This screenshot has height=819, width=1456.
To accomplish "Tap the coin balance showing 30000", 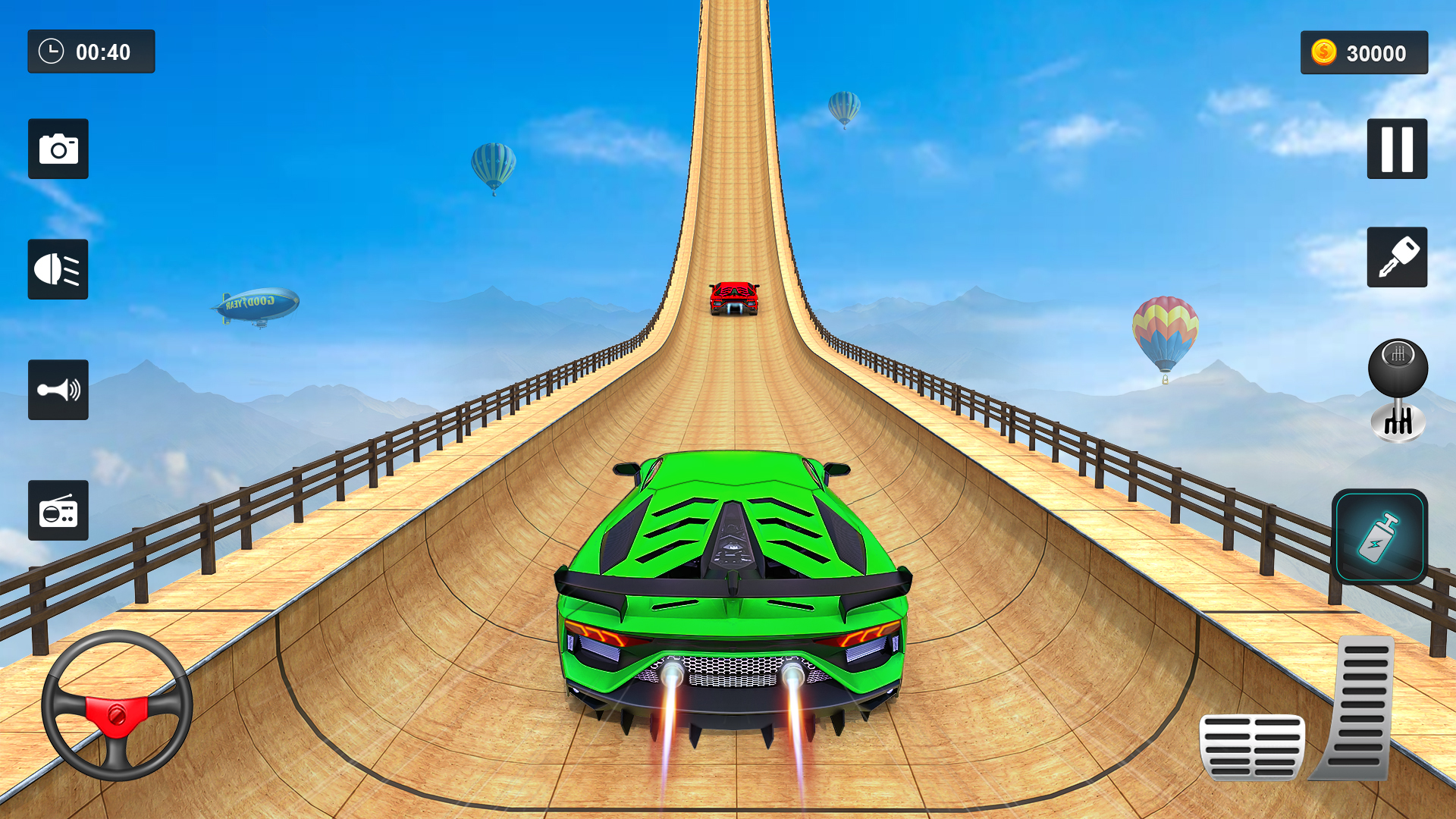I will click(x=1363, y=52).
